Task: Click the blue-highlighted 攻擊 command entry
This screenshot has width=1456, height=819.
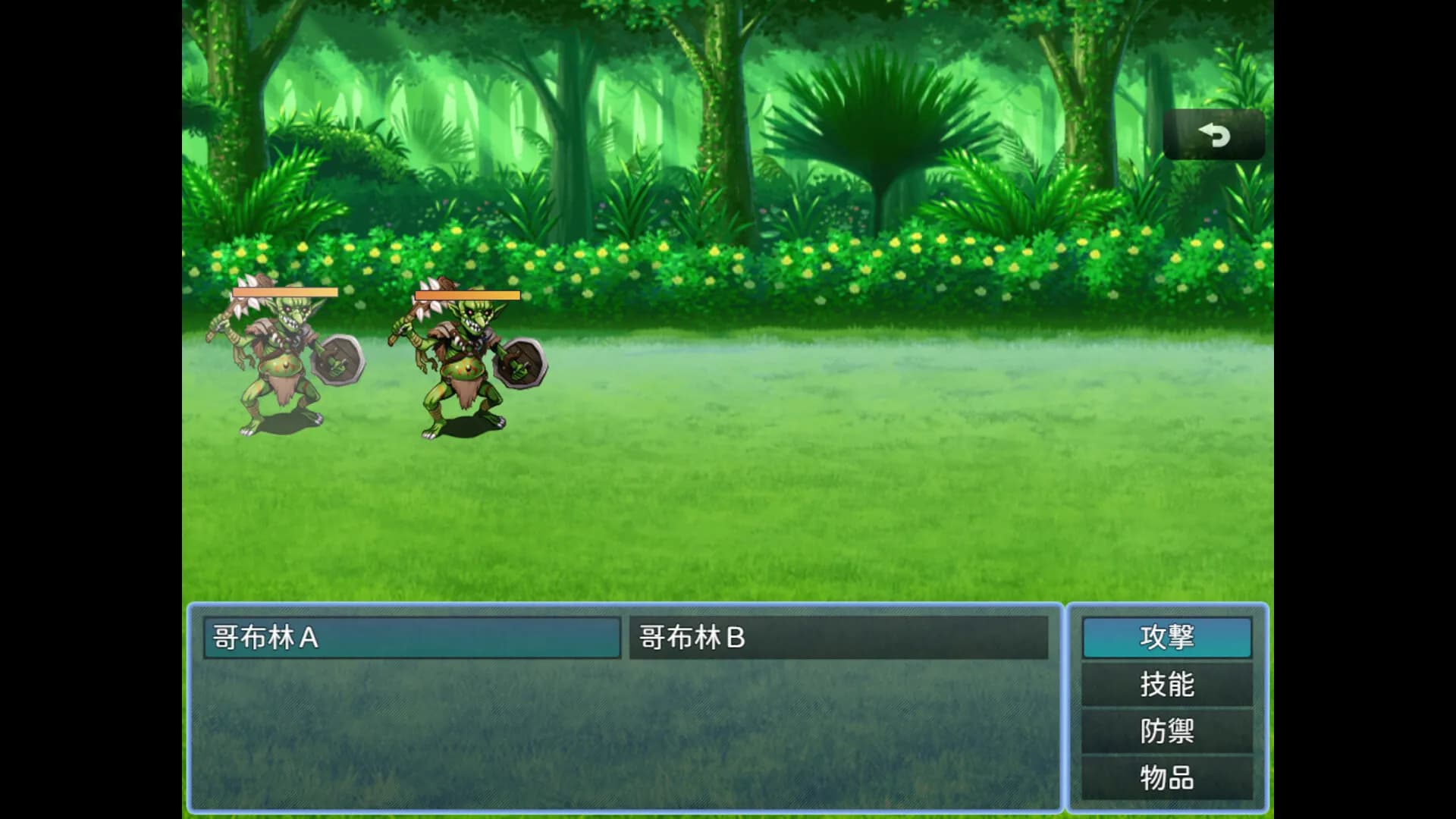Action: click(1166, 638)
